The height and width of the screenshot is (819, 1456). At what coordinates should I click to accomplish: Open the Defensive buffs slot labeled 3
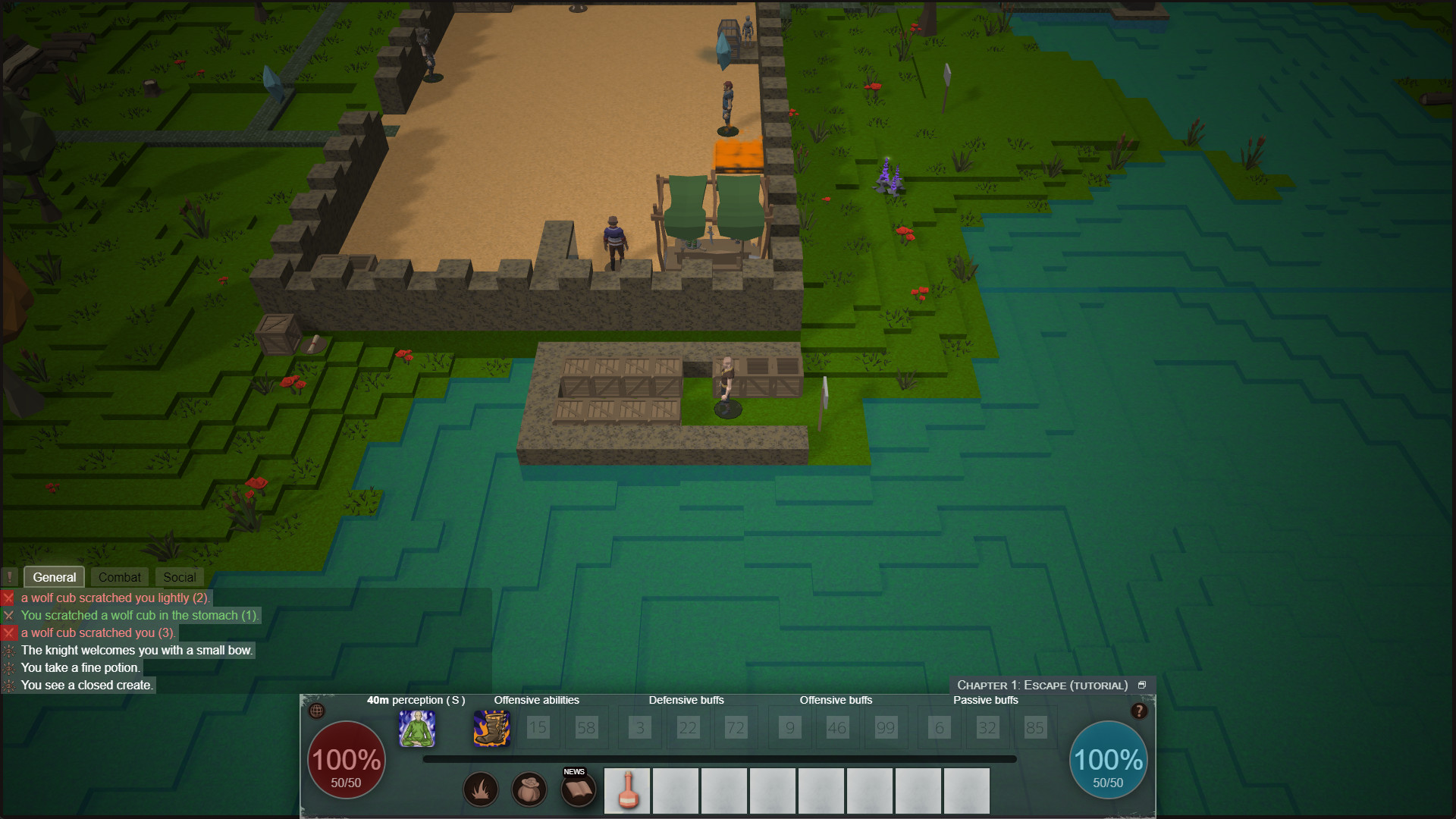point(639,727)
